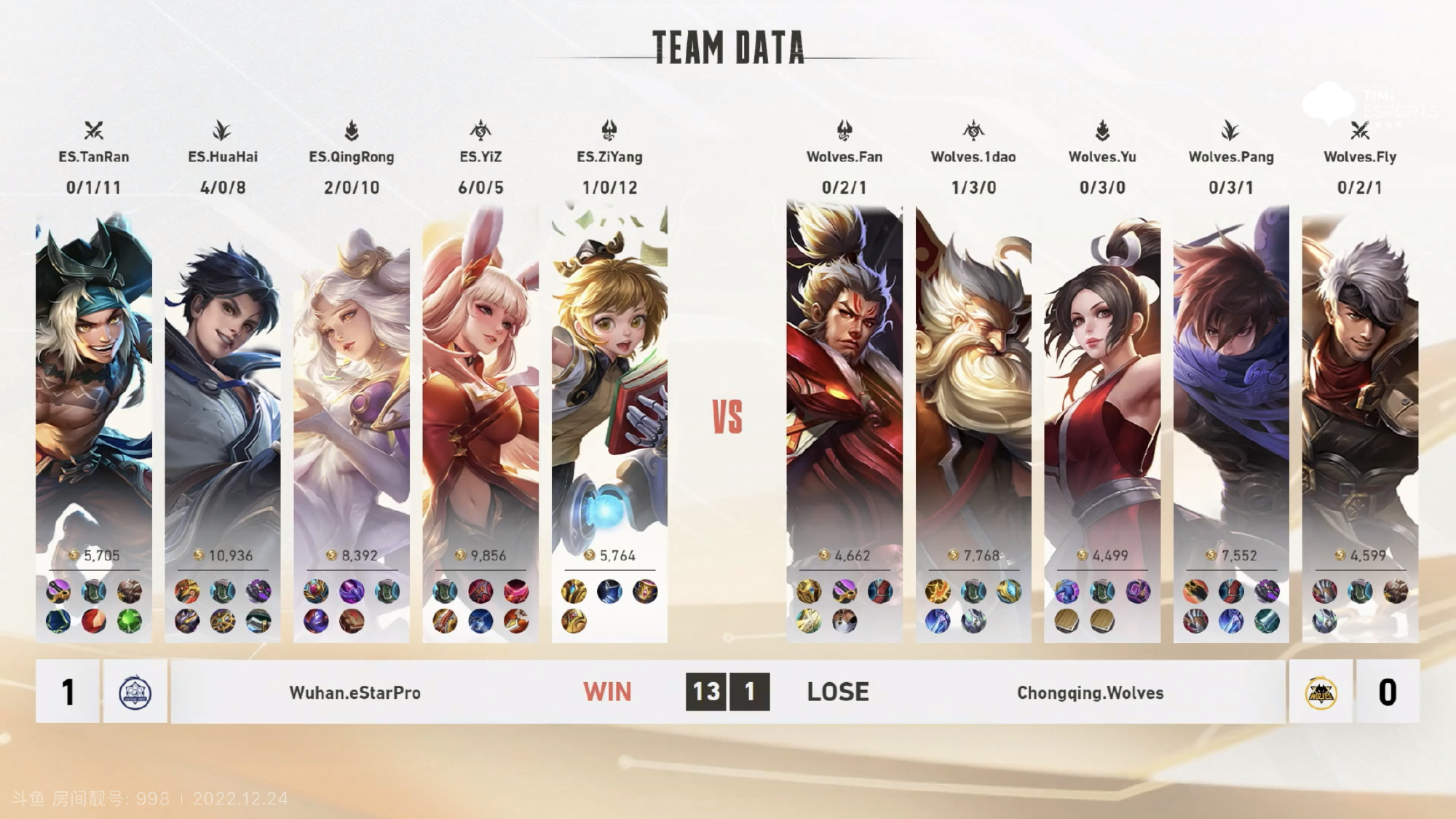Screen dimensions: 1456x819
Task: Select ES.TanRan's hero portrait card
Action: pyautogui.click(x=94, y=379)
